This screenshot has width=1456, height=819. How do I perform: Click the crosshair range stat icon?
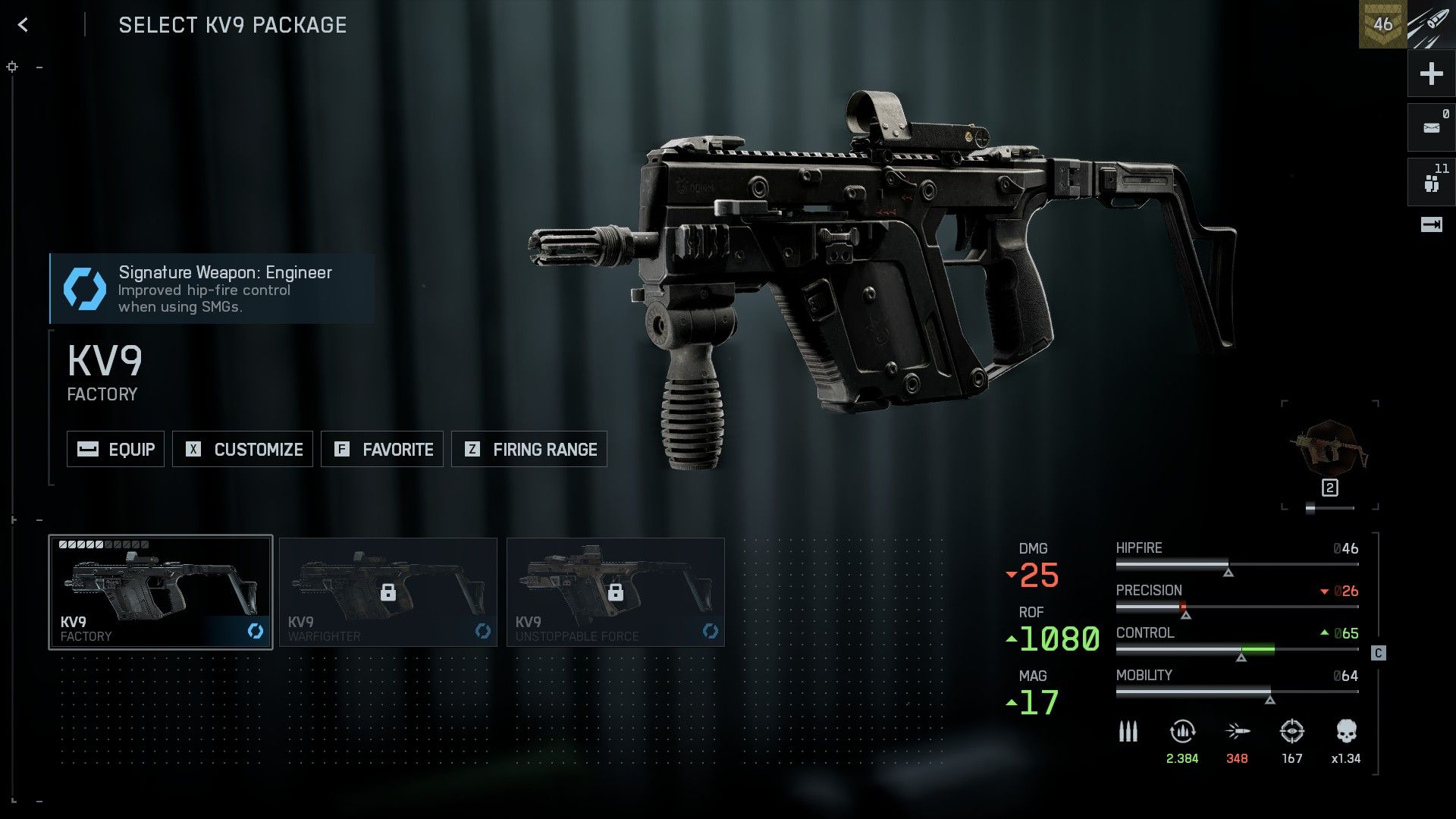[x=1291, y=732]
